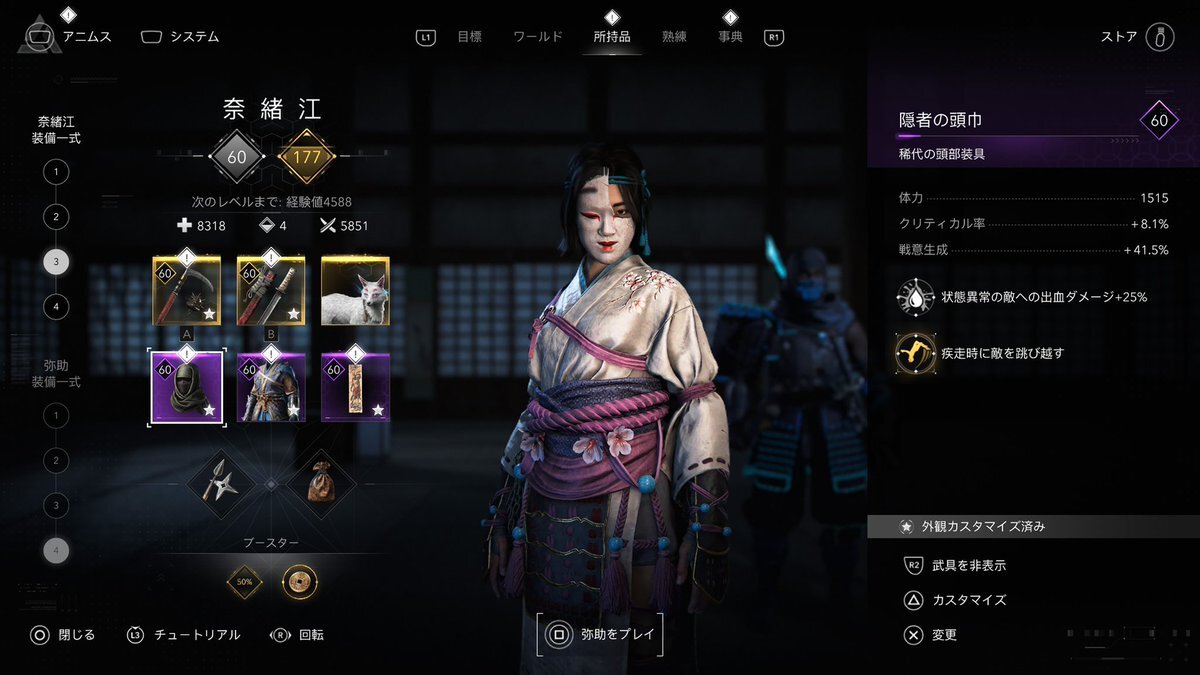The width and height of the screenshot is (1200, 675).
Task: Choose Naoe's loadout number 1
Action: 56,172
